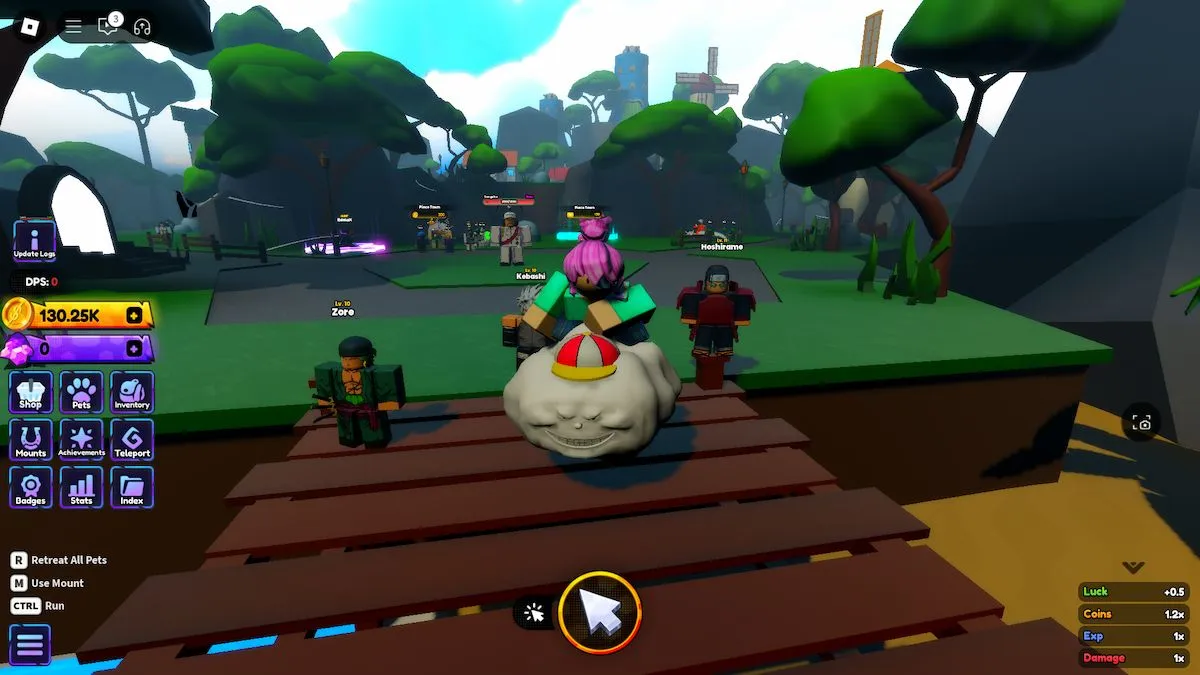
Task: Buy gems using the purple plus button
Action: (134, 349)
